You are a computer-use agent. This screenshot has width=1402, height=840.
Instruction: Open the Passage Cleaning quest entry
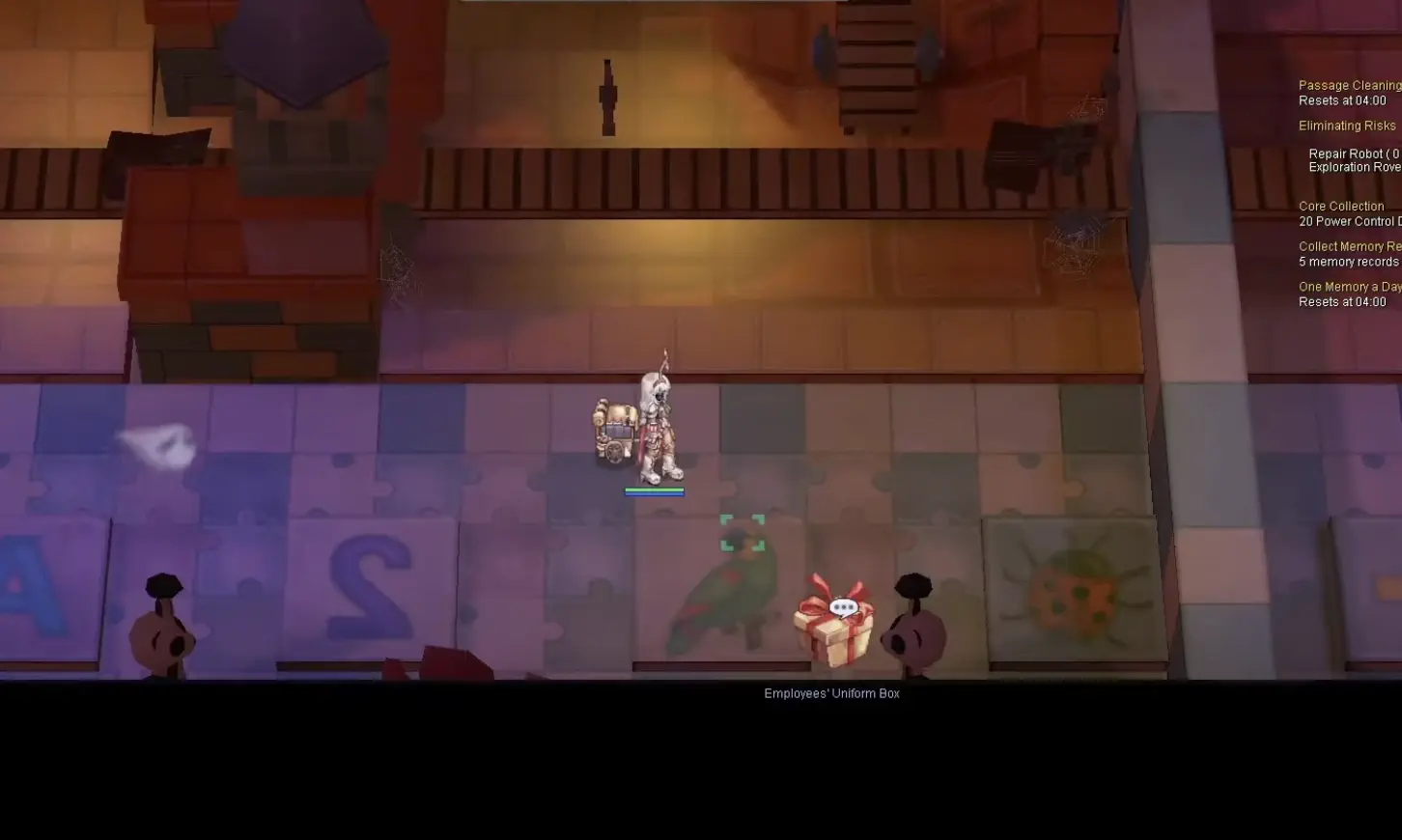click(1350, 85)
